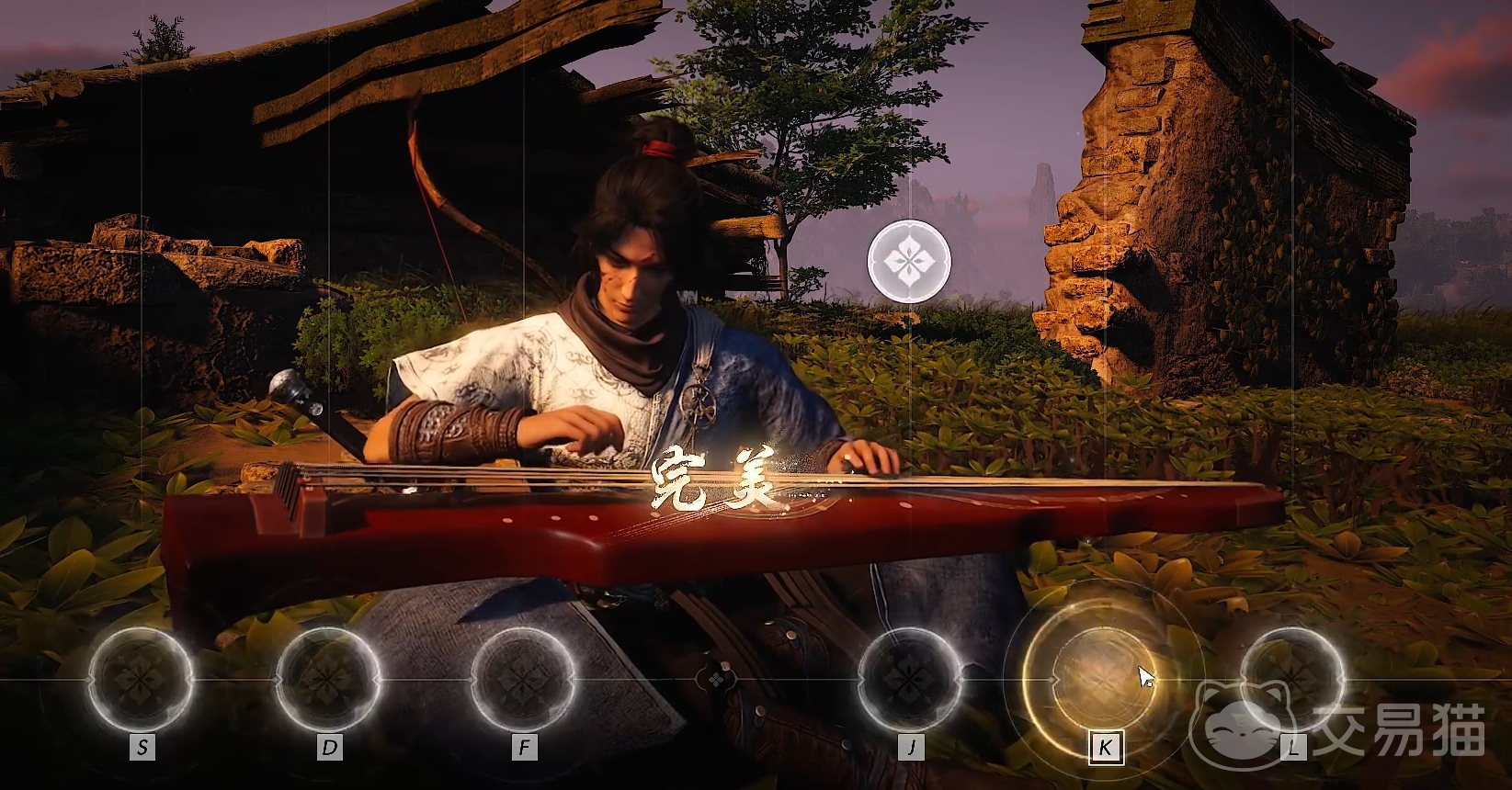Strike the note ring above the J label
The image size is (1512, 790).
(x=910, y=678)
